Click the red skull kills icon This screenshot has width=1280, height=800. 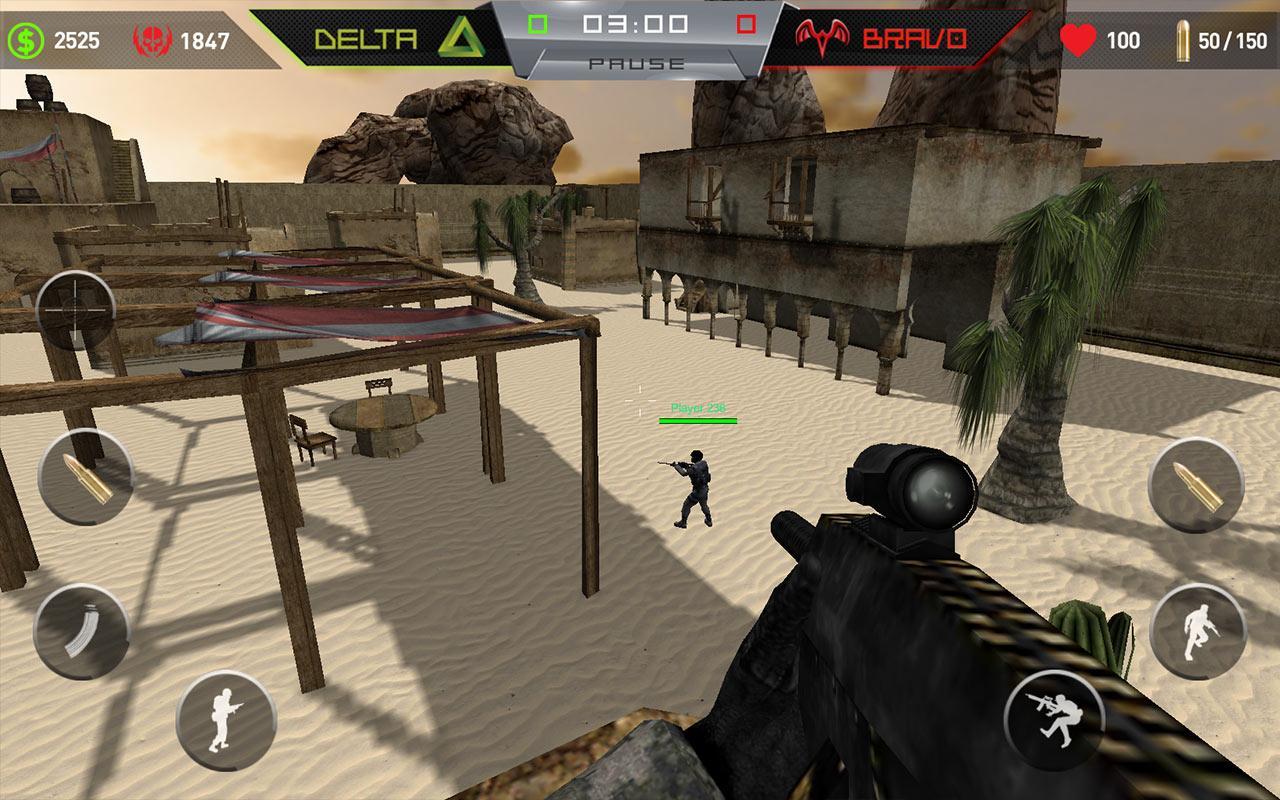click(x=145, y=36)
